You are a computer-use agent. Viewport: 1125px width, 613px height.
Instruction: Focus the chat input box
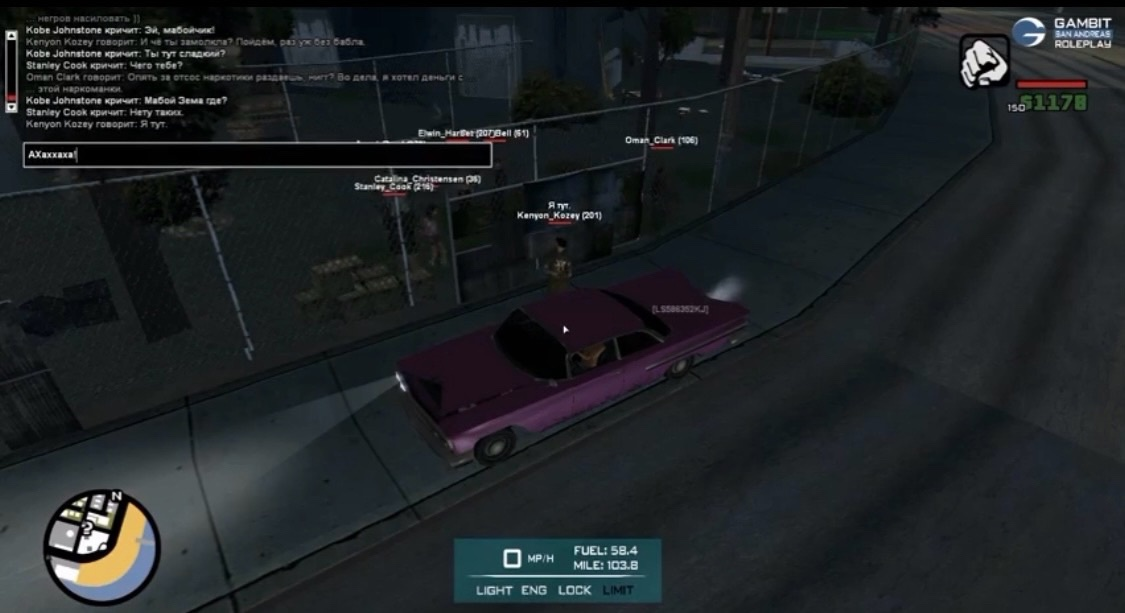click(258, 155)
